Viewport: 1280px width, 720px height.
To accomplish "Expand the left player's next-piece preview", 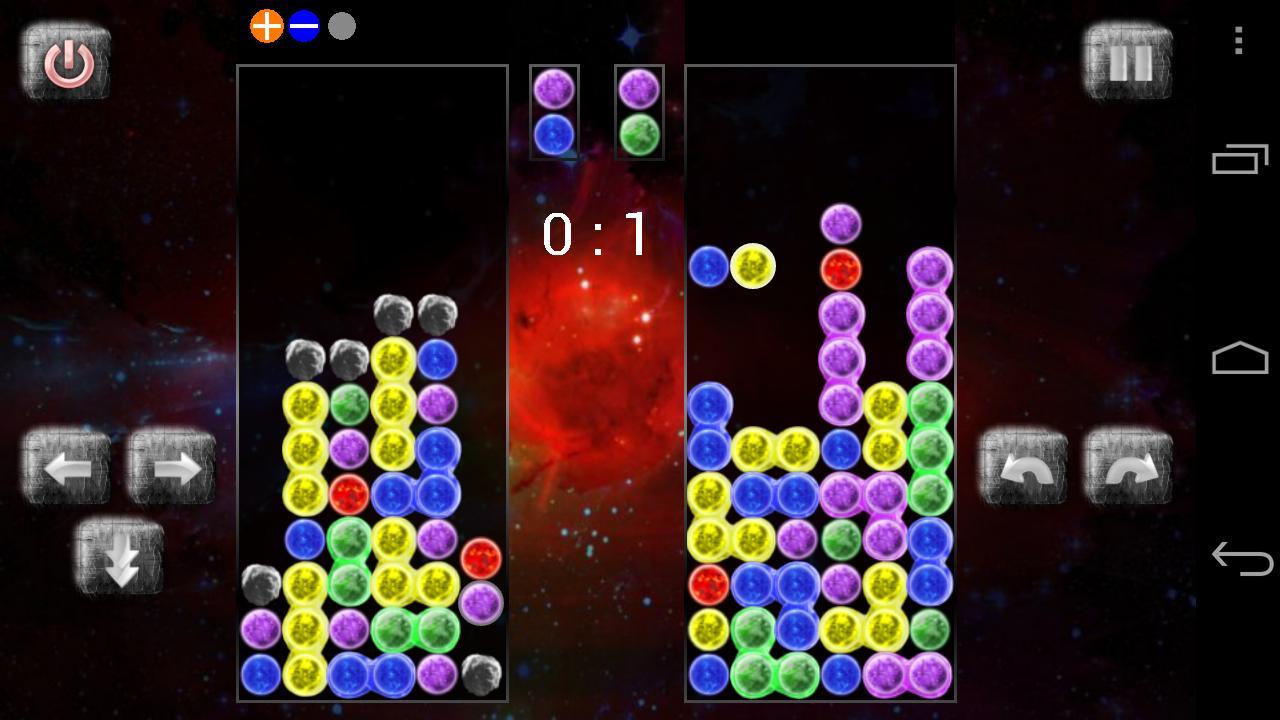I will coord(554,111).
